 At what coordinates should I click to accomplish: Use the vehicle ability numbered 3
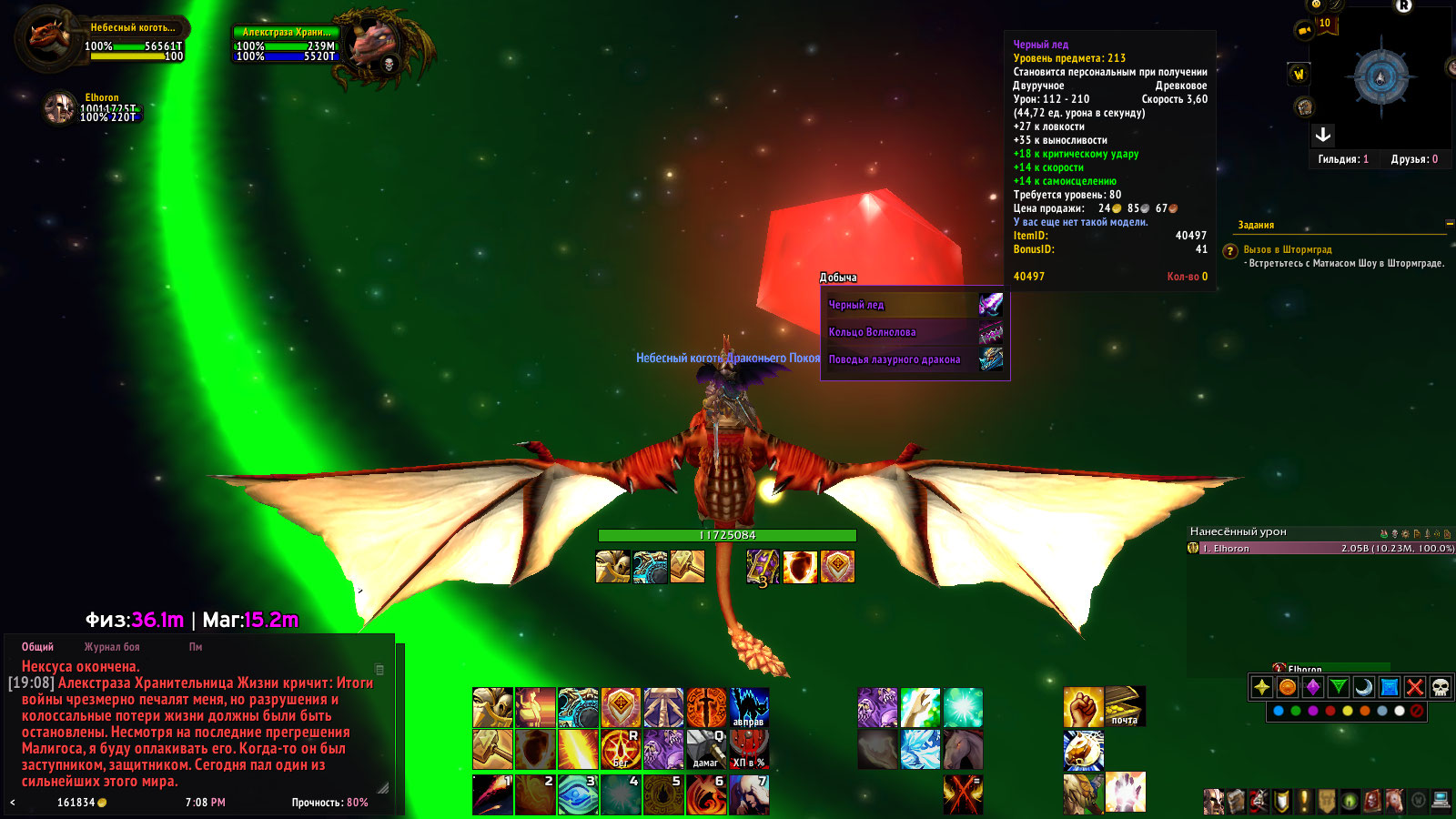579,794
